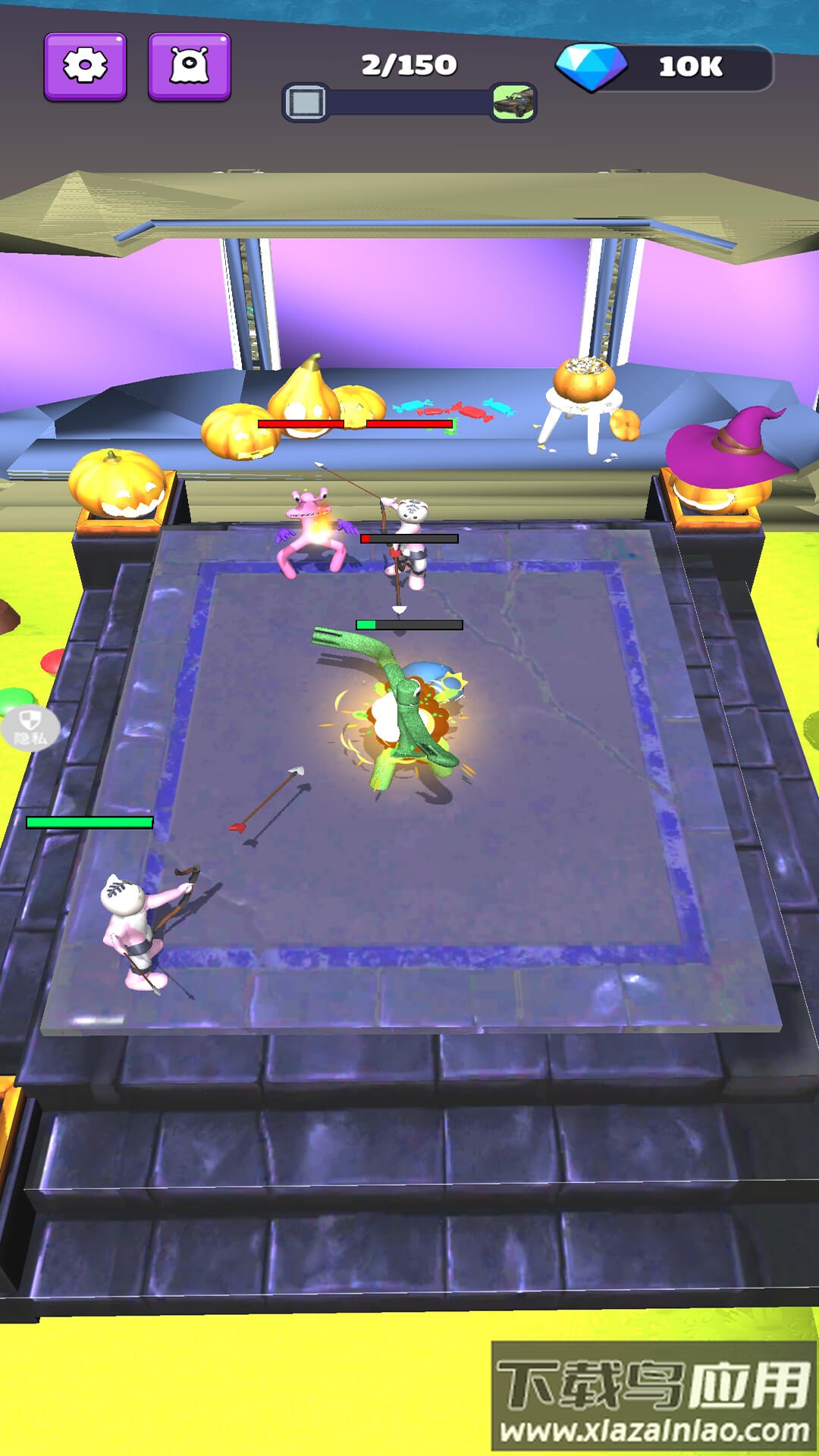
Task: Click the blue diamond currency counter
Action: pyautogui.click(x=665, y=67)
